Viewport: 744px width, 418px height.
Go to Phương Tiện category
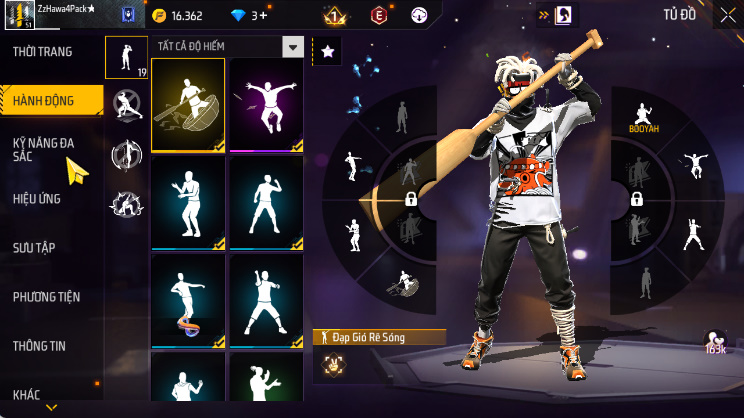(46, 297)
